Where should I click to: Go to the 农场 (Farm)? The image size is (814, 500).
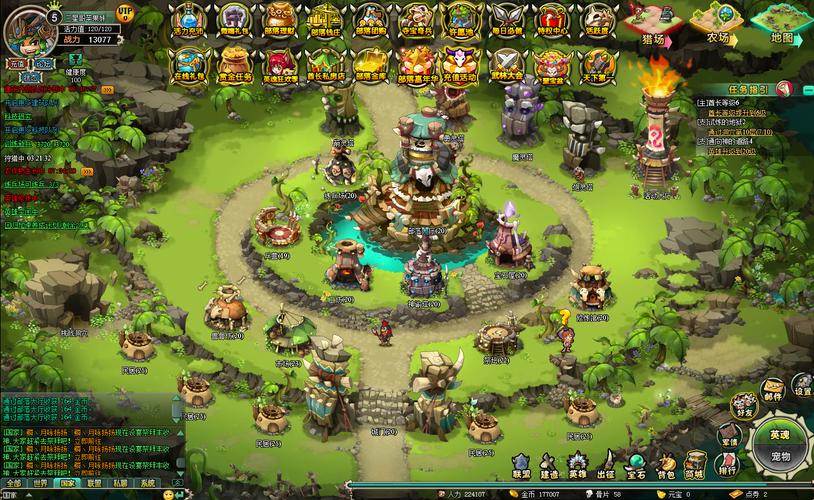718,25
